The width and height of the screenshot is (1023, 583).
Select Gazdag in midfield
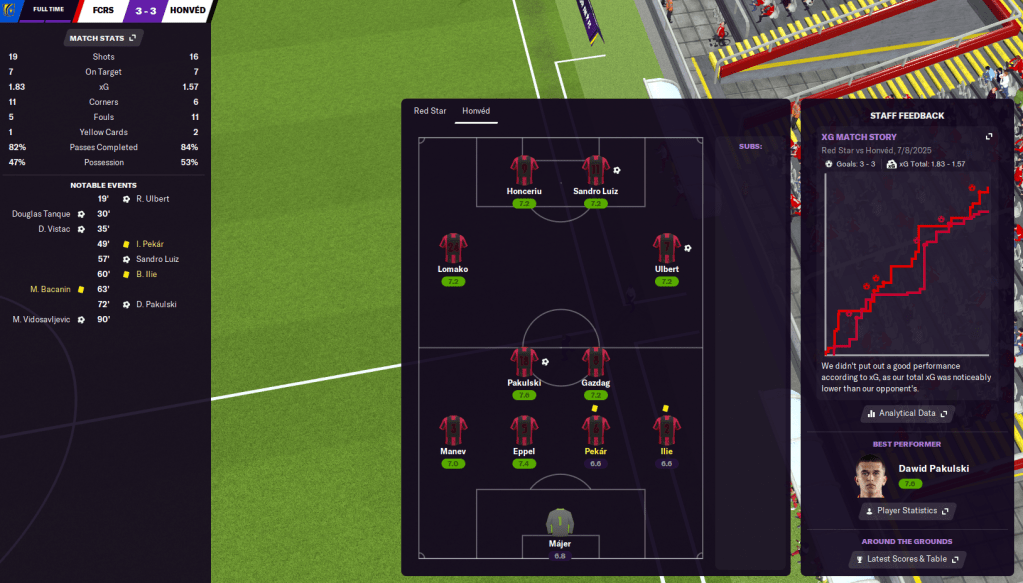click(595, 363)
